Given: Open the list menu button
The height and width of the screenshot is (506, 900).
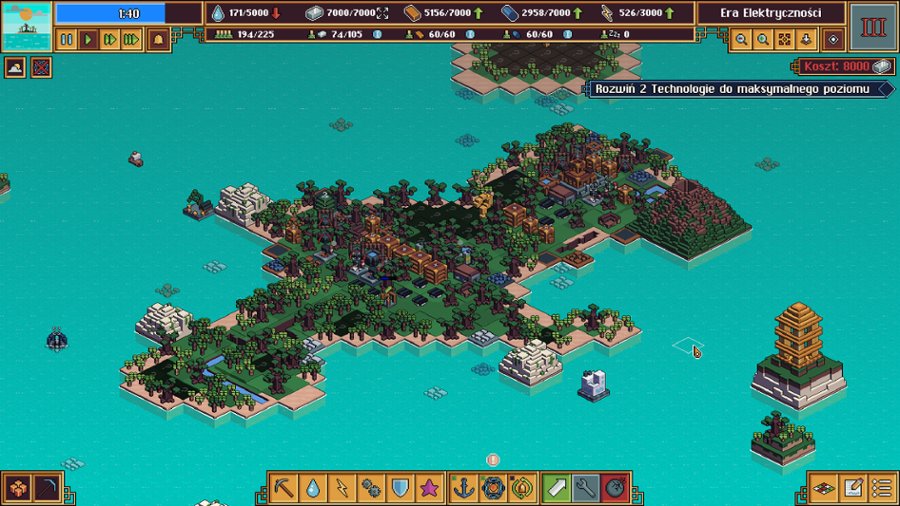Looking at the screenshot, I should click(x=881, y=488).
